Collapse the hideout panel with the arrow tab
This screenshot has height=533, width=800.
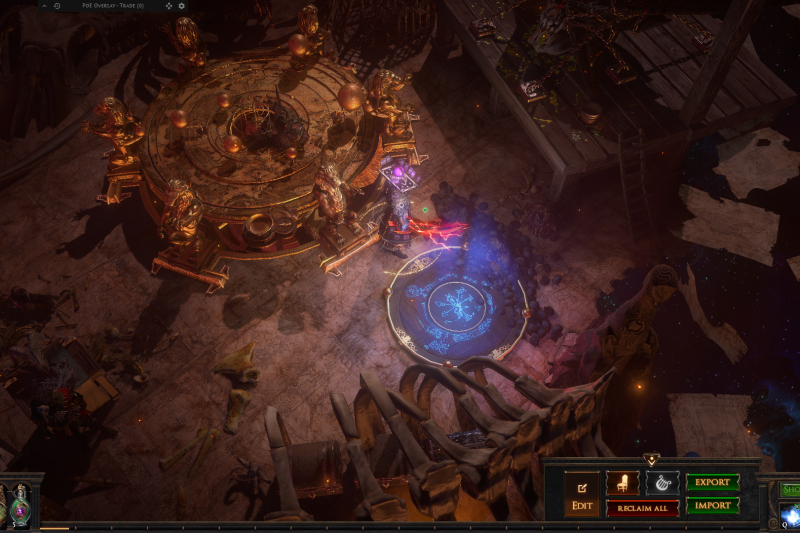coord(651,460)
